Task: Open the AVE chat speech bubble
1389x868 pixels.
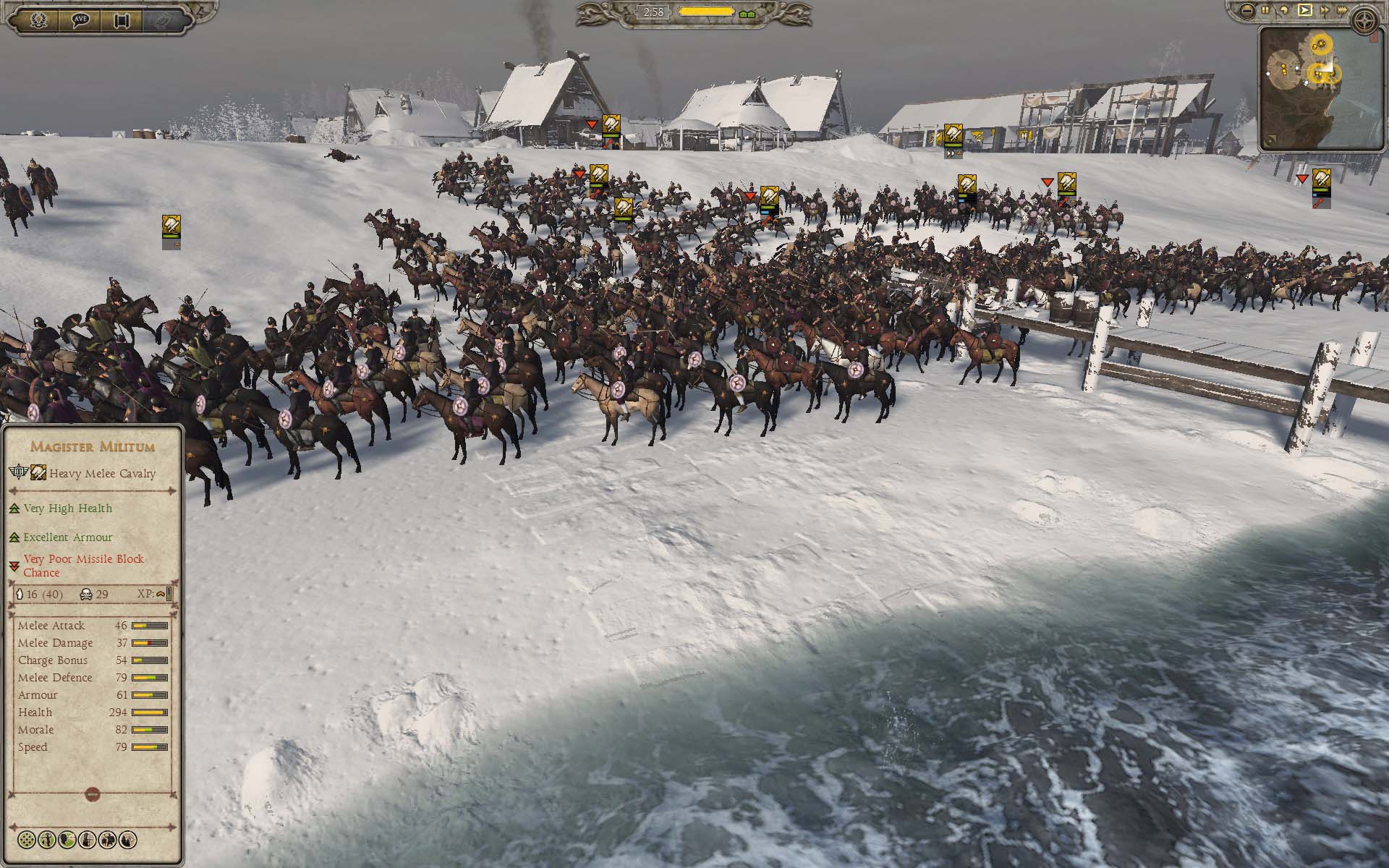Action: click(81, 20)
